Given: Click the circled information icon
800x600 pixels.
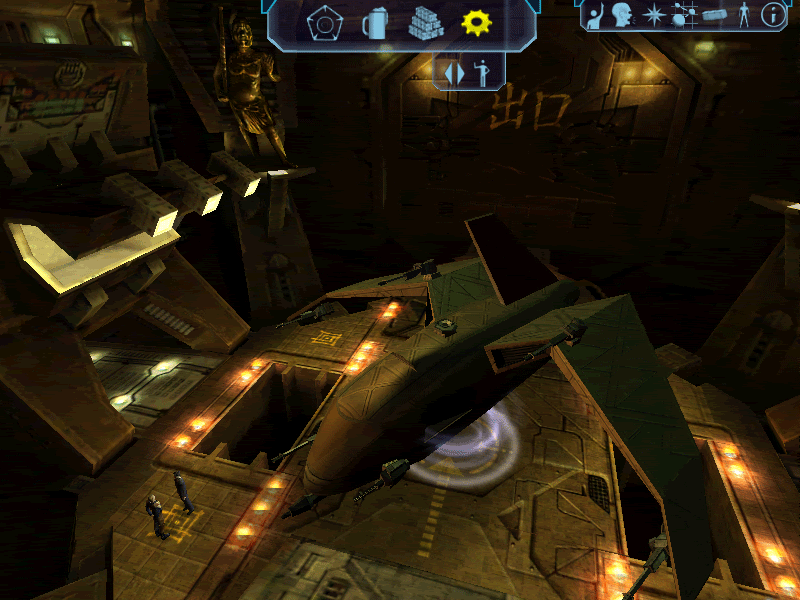Looking at the screenshot, I should [x=772, y=15].
